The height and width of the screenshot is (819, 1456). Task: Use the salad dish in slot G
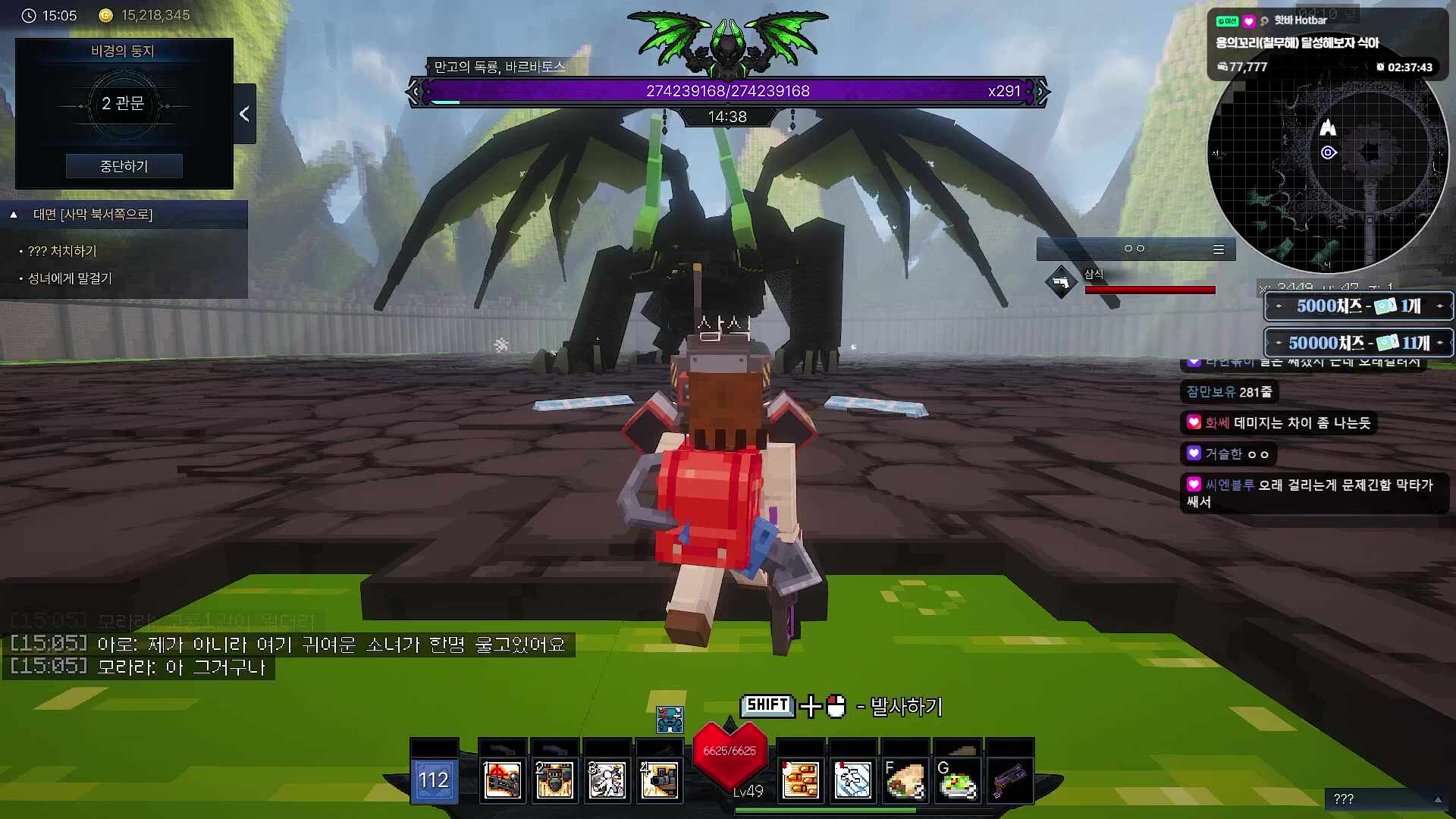957,780
